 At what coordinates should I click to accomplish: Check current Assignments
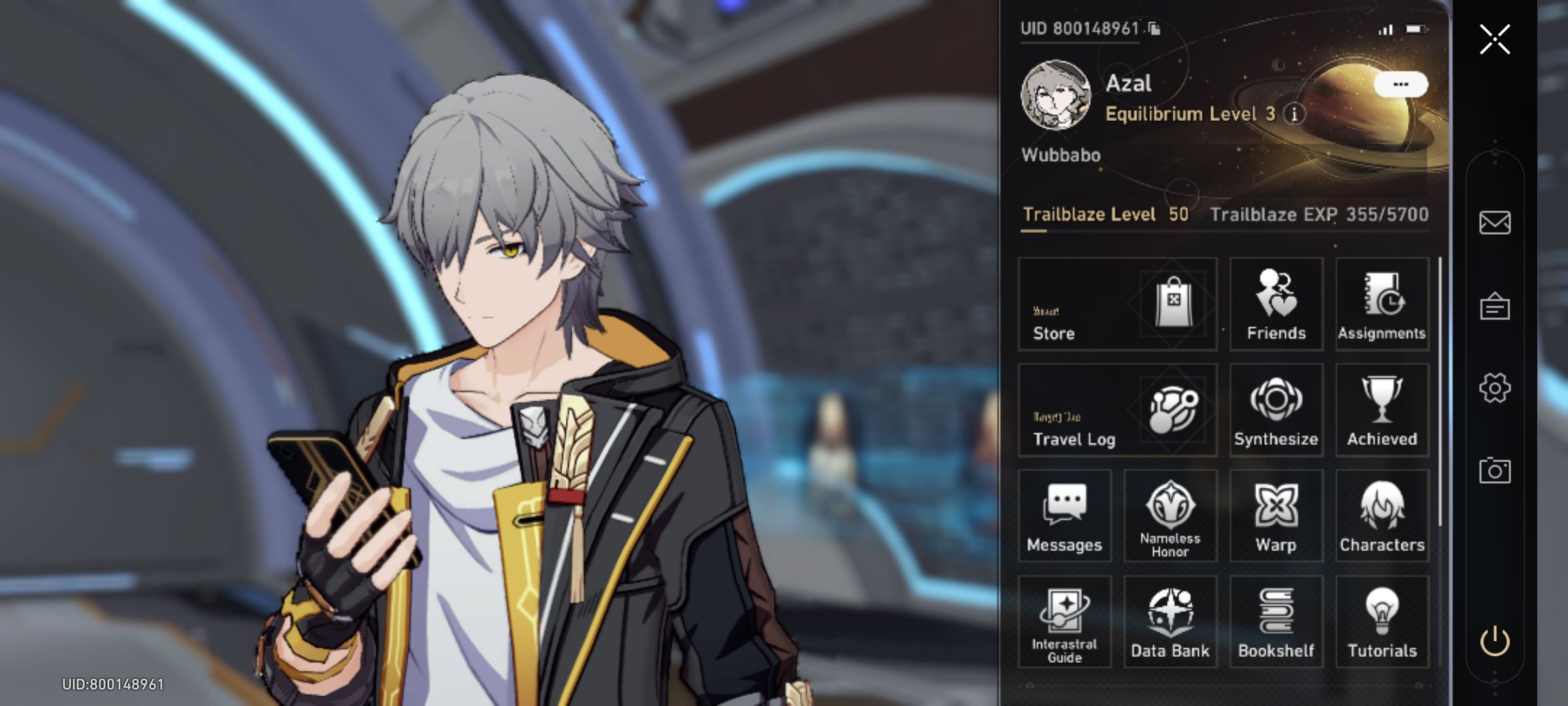point(1382,304)
